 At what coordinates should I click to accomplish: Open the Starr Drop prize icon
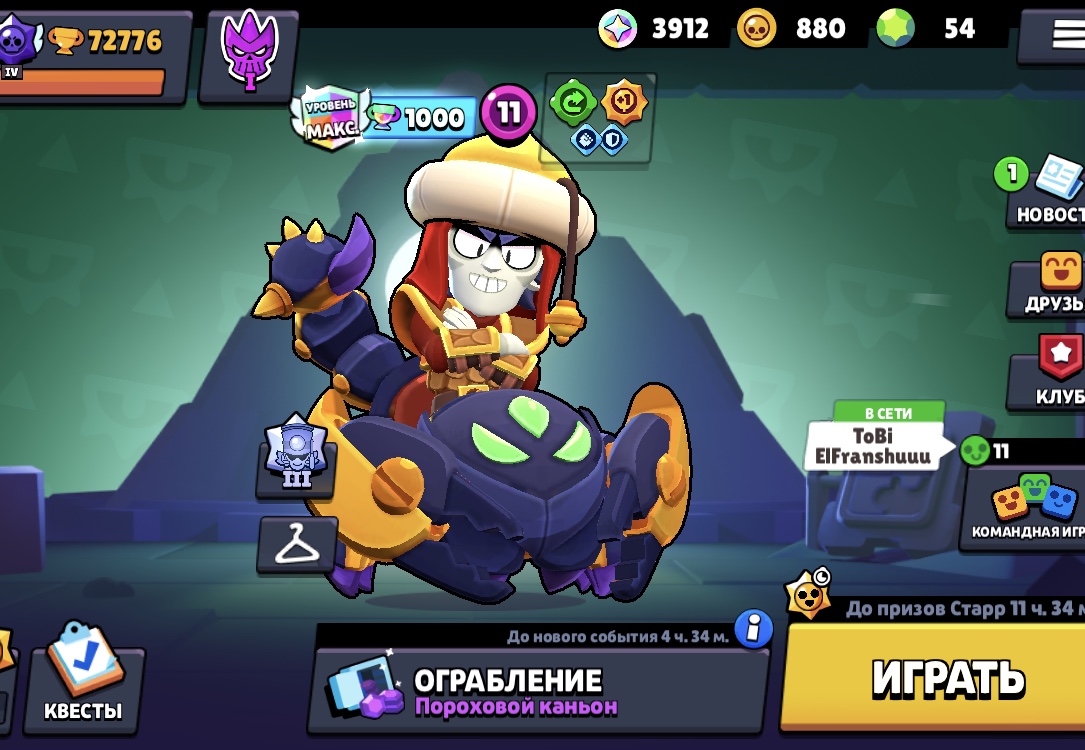[806, 597]
